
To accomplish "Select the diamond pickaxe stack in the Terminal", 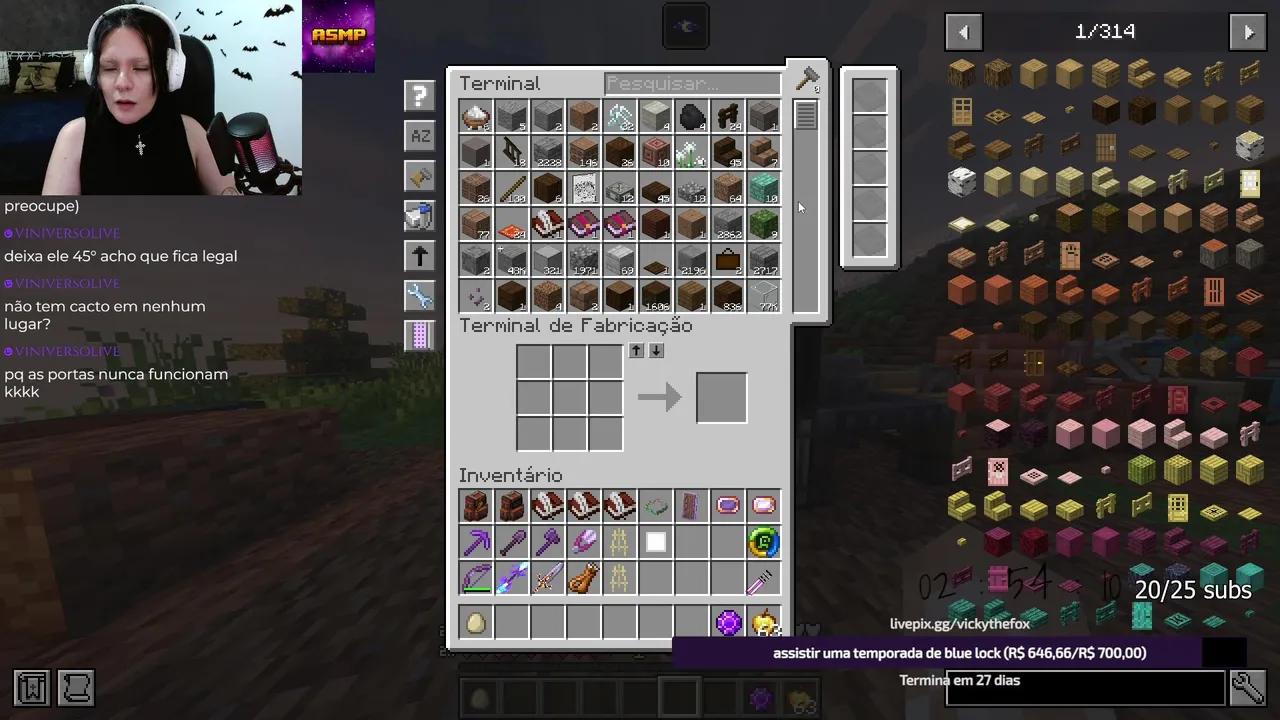I will pos(620,116).
